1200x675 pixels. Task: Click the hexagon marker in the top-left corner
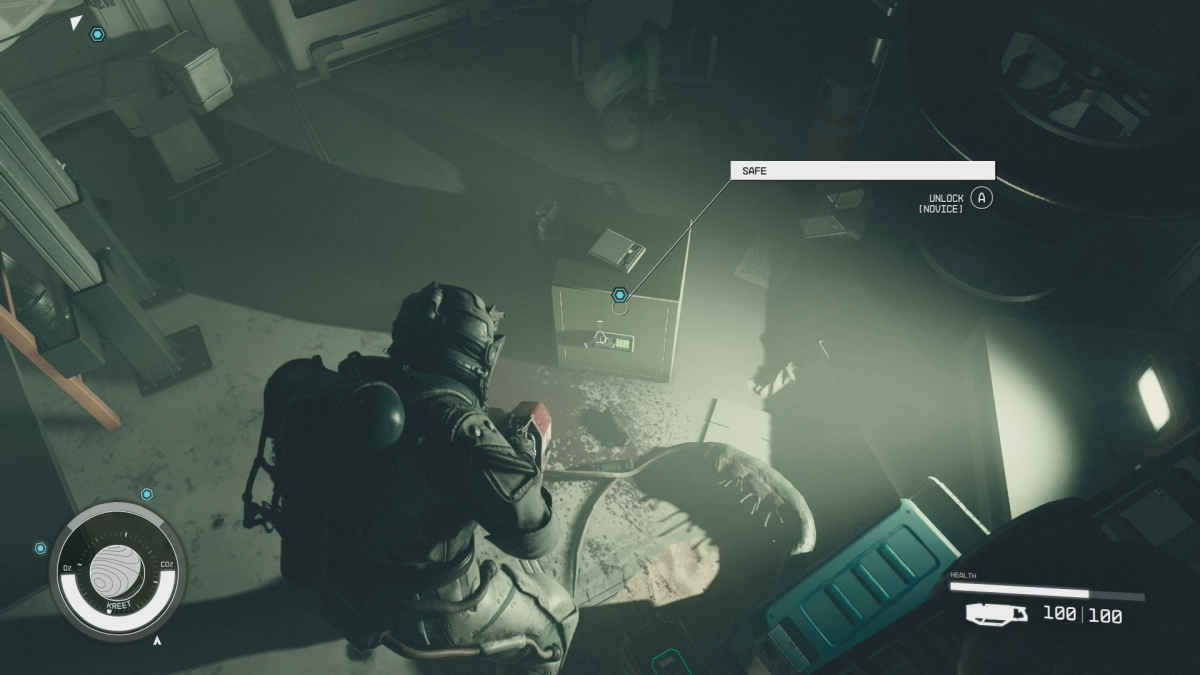(97, 35)
